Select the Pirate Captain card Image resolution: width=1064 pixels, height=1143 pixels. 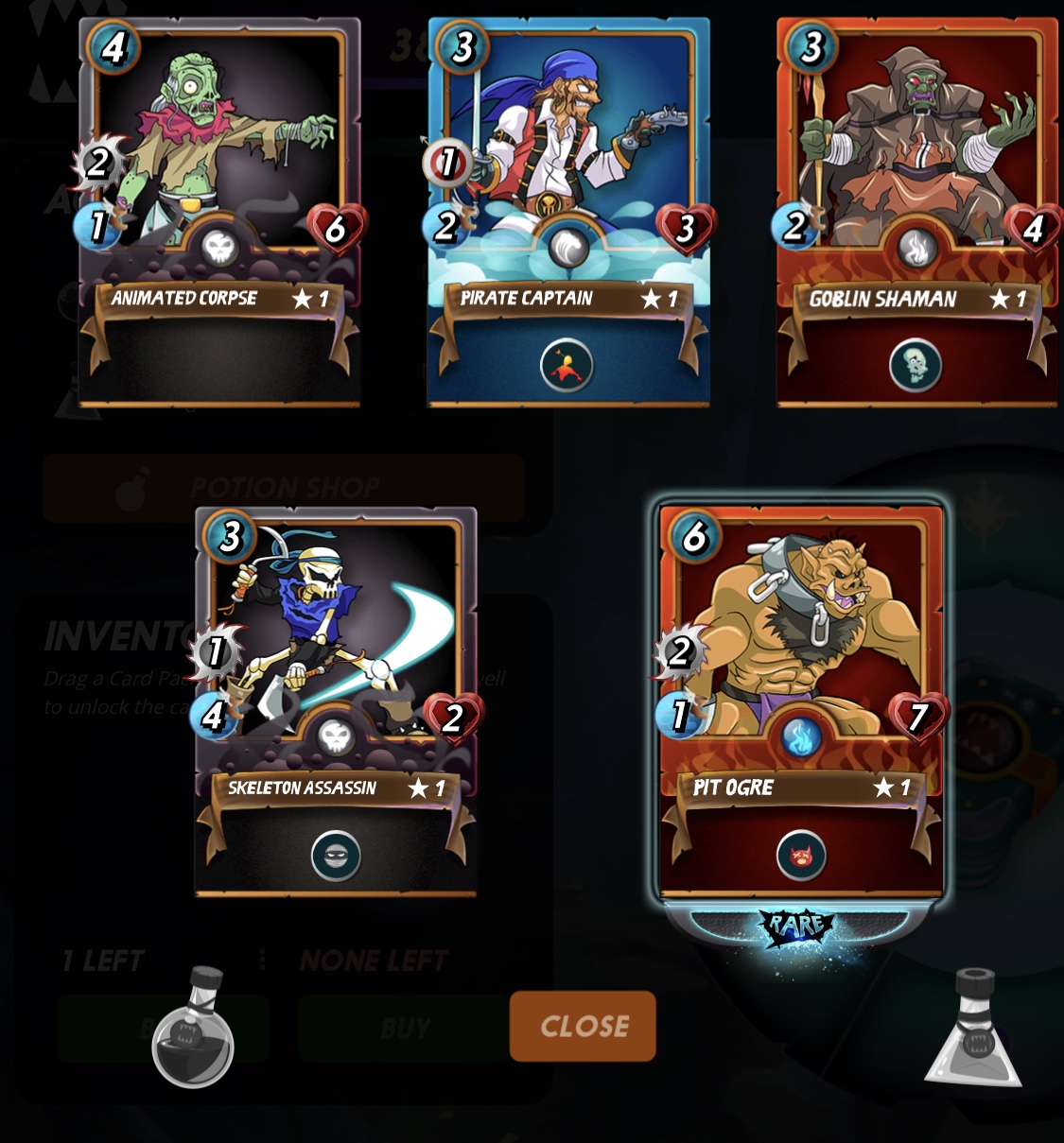point(568,170)
